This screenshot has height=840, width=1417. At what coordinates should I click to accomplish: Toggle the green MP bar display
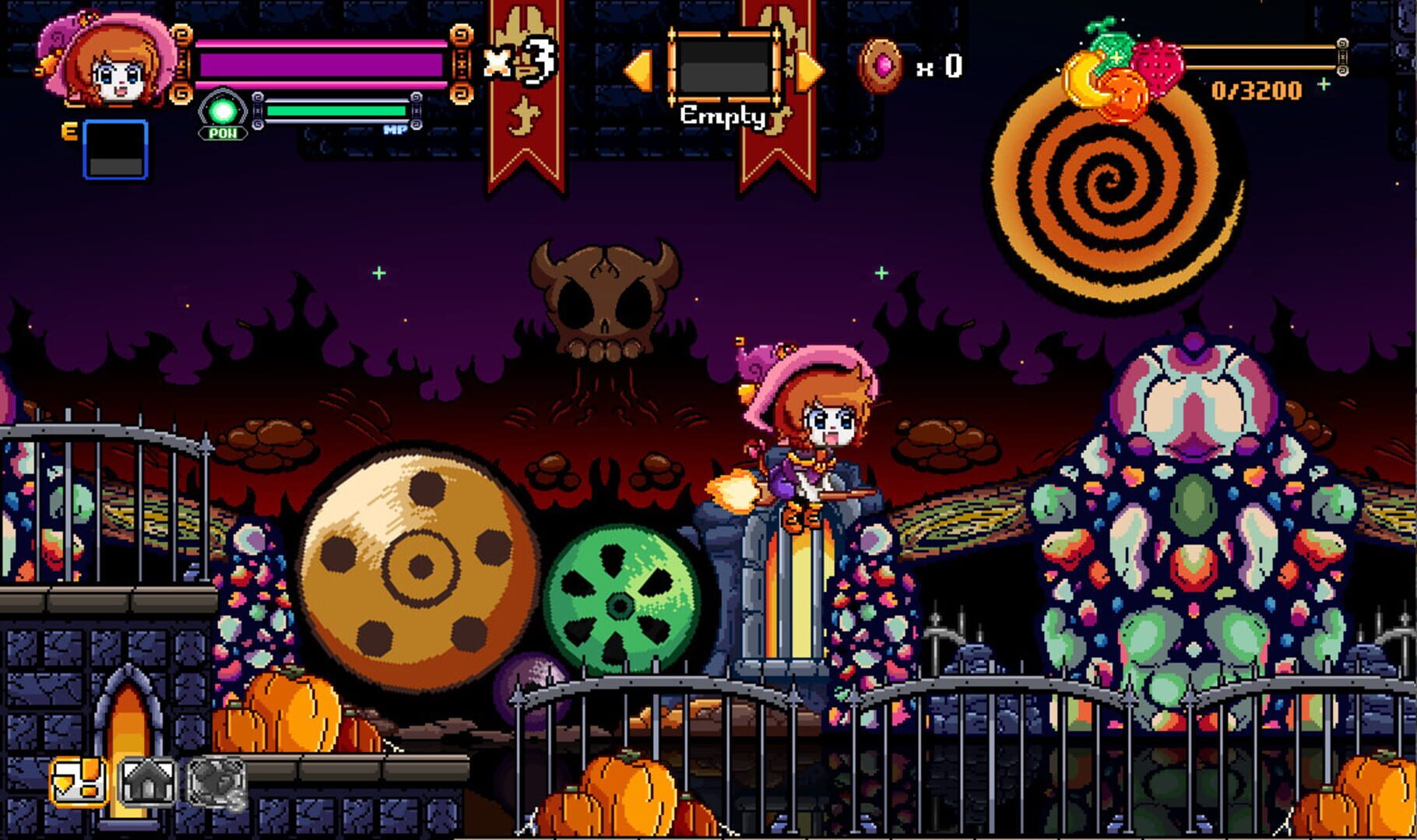coord(335,111)
